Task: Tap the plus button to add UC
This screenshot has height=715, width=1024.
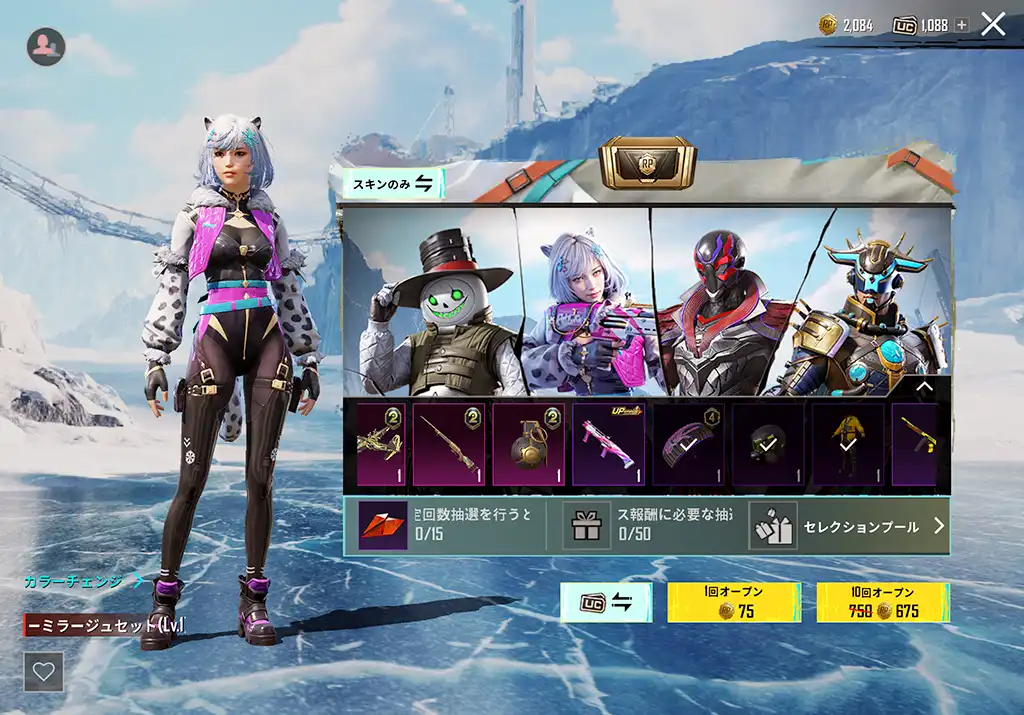Action: tap(962, 25)
